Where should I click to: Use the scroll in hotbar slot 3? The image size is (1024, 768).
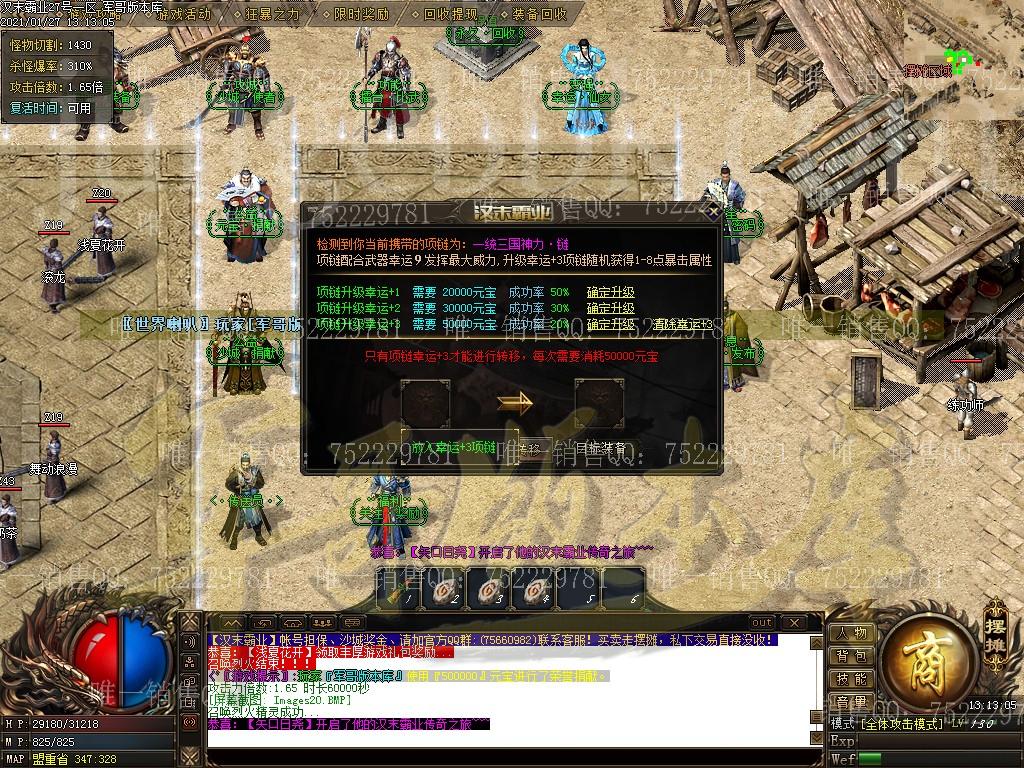(487, 590)
